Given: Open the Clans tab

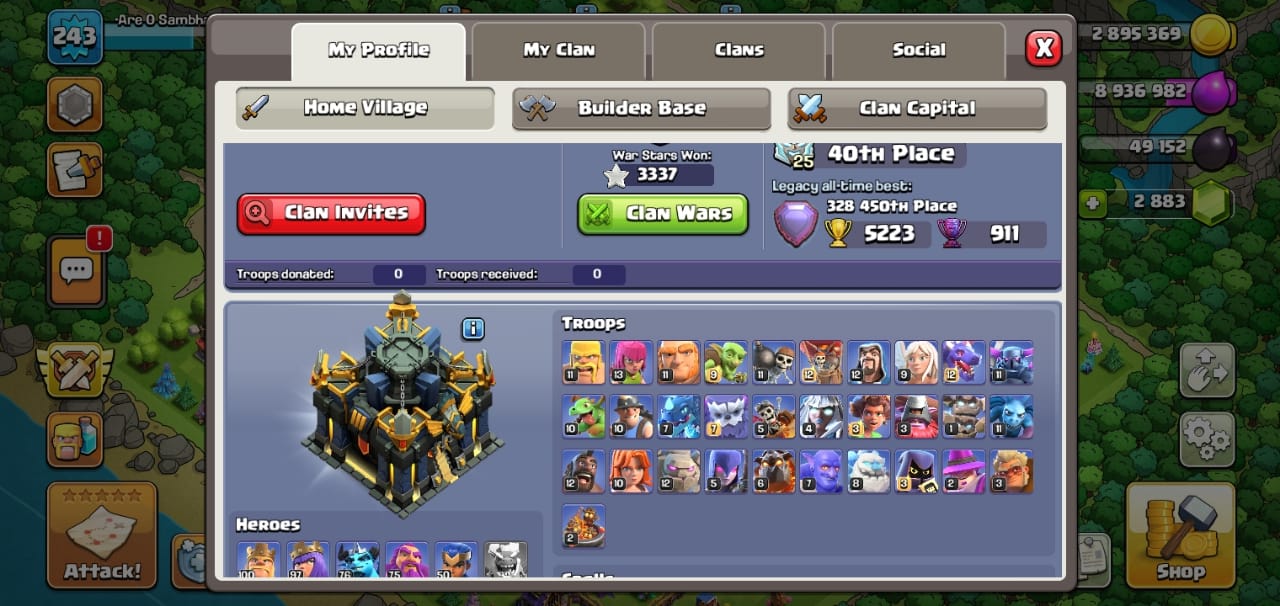Looking at the screenshot, I should click(739, 50).
